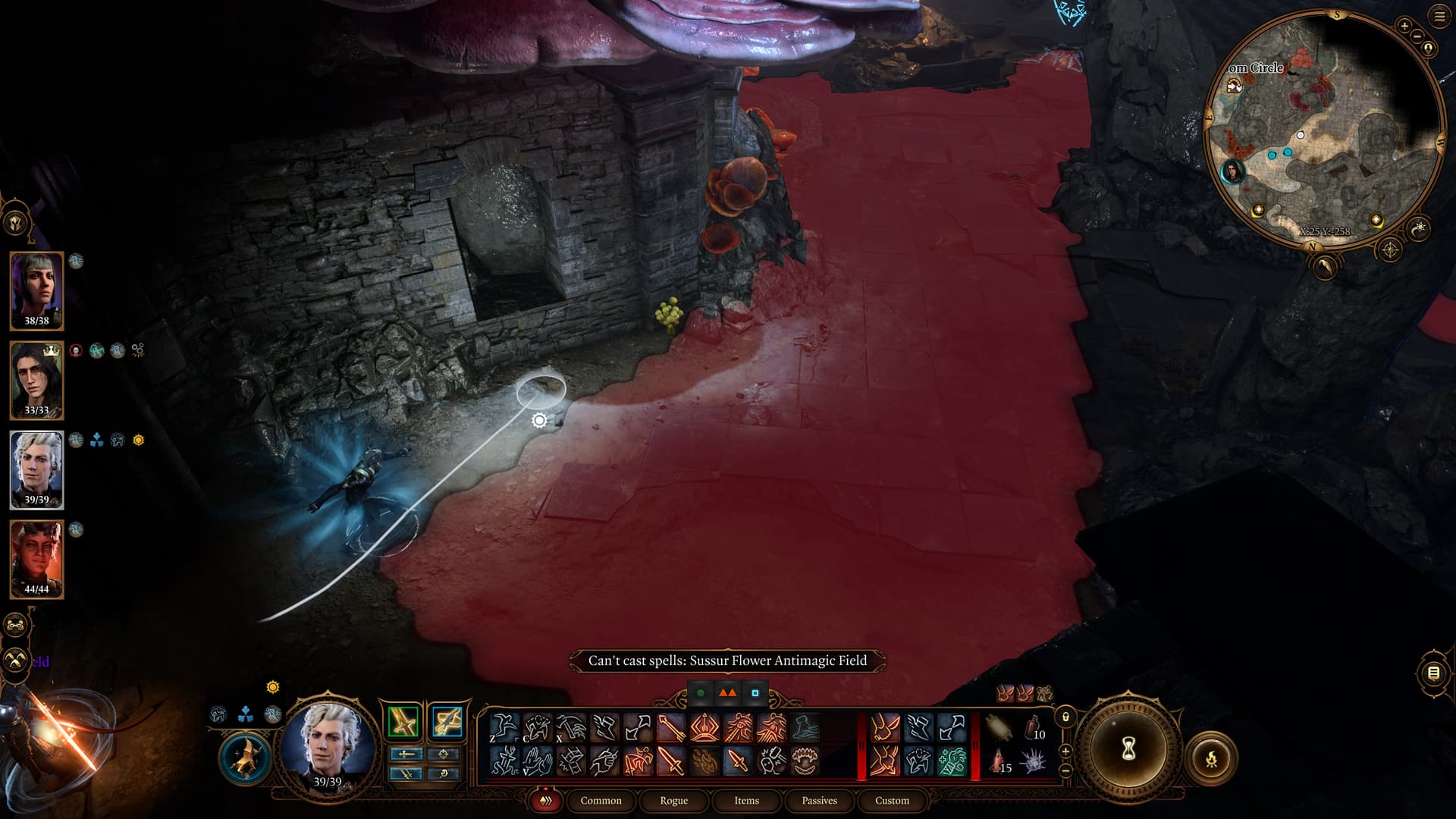
Task: Select the ranged bow weapon slot
Action: pyautogui.click(x=447, y=721)
